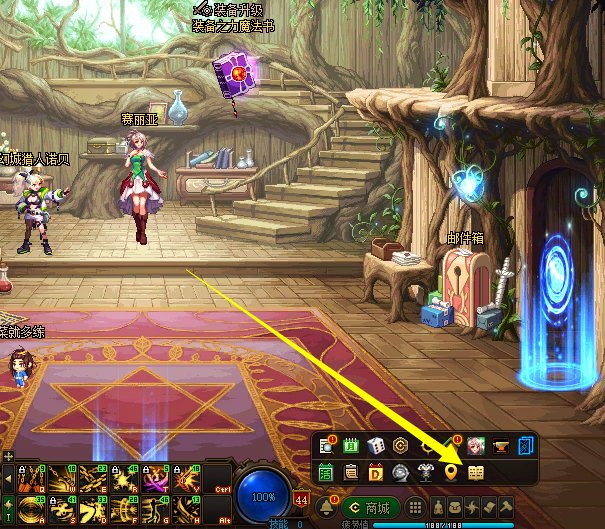Screen dimensions: 605x529
Task: Open the pink-haired character portrait icon
Action: [x=476, y=446]
